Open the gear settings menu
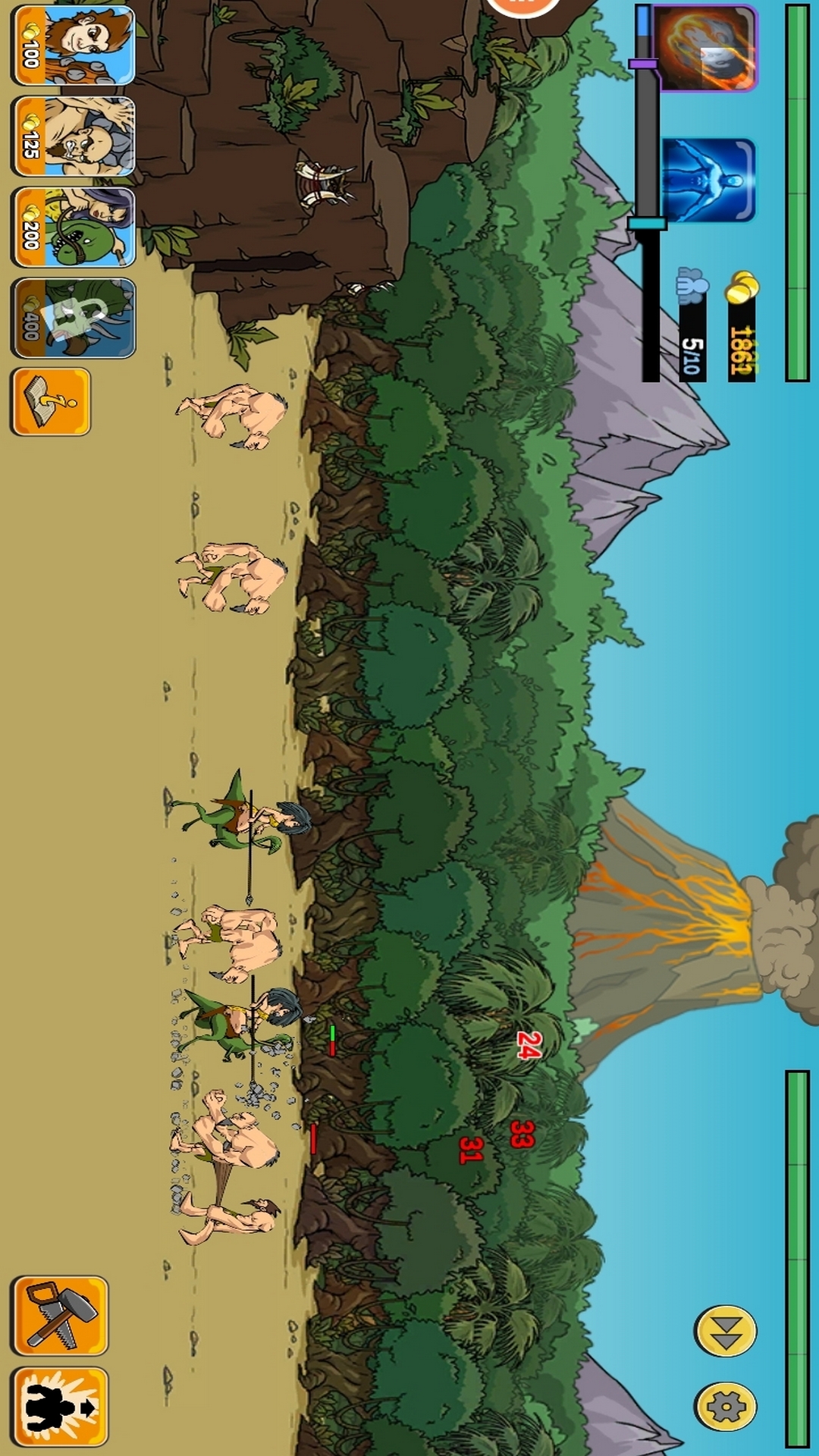The image size is (819, 1456). tap(725, 1407)
